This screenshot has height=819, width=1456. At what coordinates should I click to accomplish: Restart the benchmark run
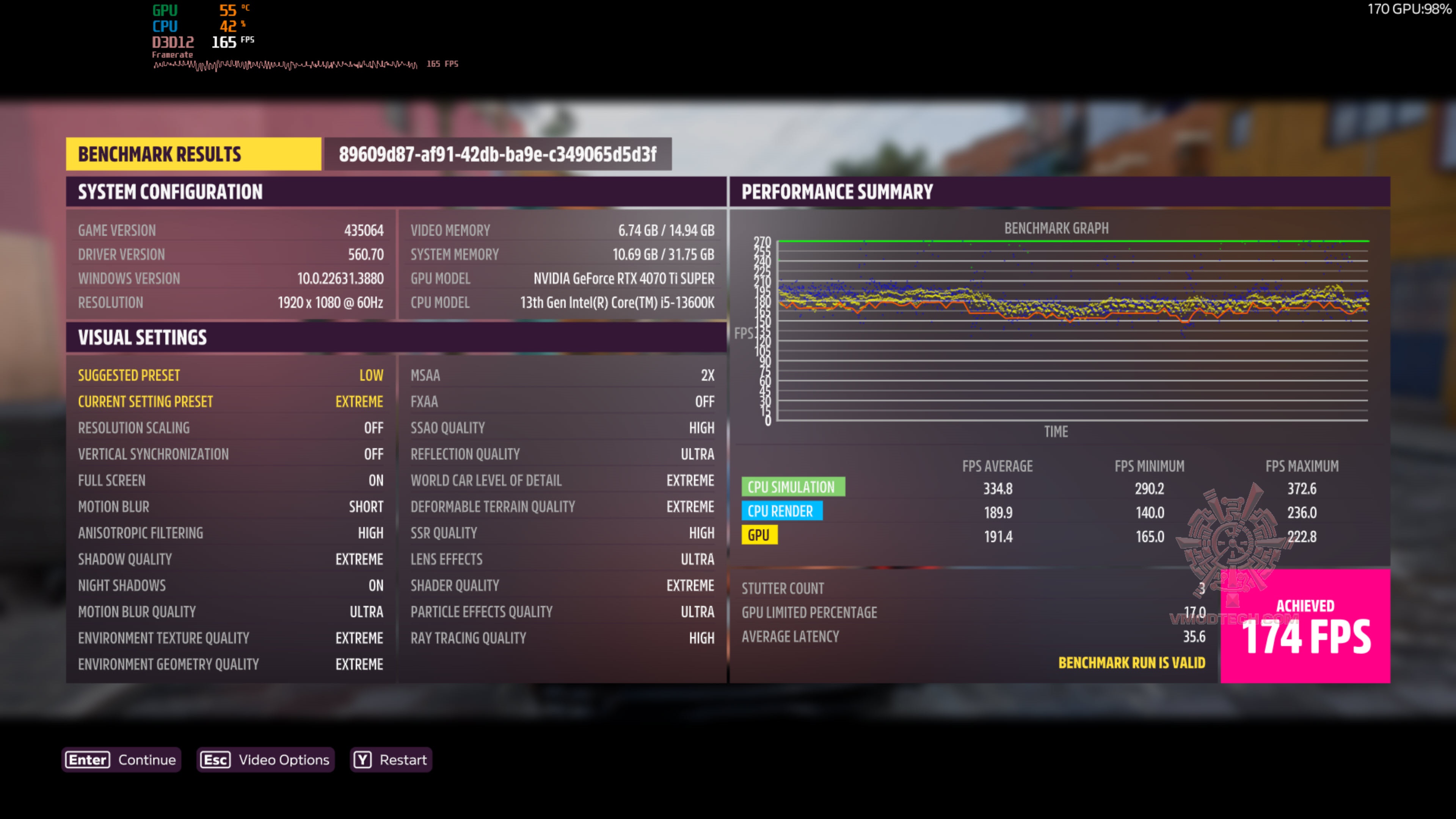pyautogui.click(x=391, y=759)
